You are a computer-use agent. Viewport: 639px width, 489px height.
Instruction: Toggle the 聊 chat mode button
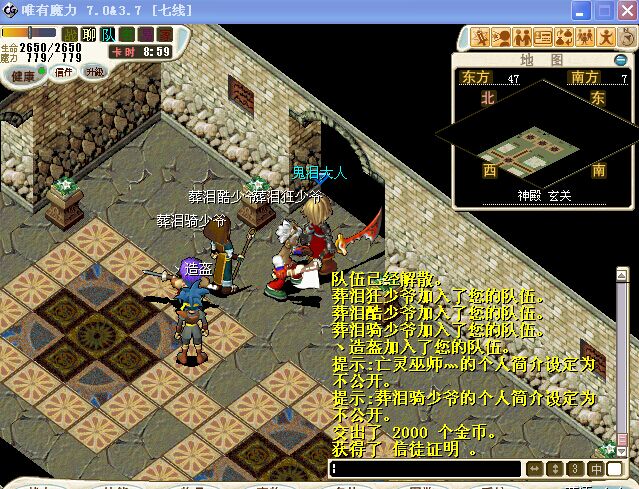pyautogui.click(x=88, y=35)
